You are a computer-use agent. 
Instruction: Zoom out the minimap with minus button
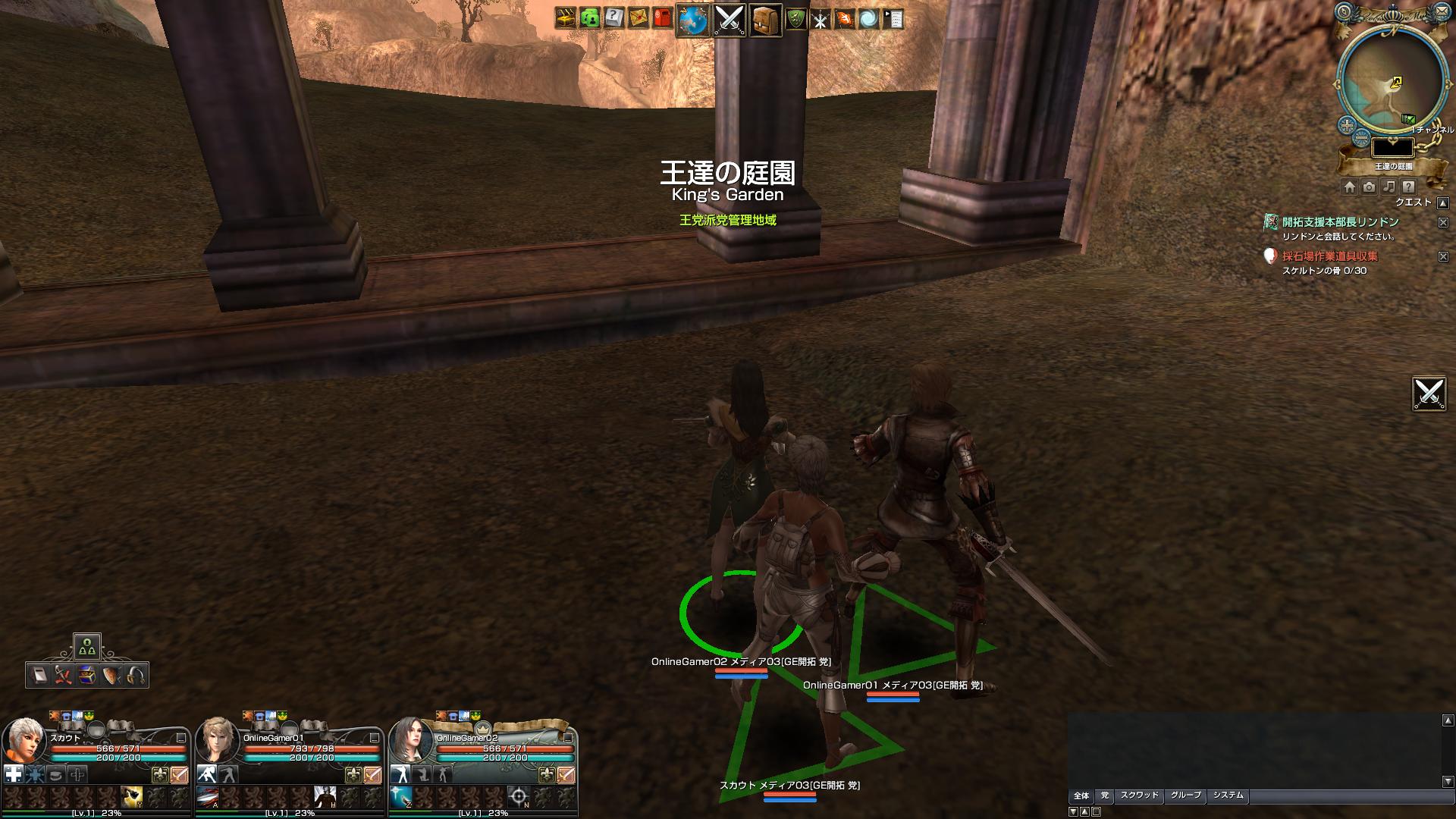tap(1361, 138)
